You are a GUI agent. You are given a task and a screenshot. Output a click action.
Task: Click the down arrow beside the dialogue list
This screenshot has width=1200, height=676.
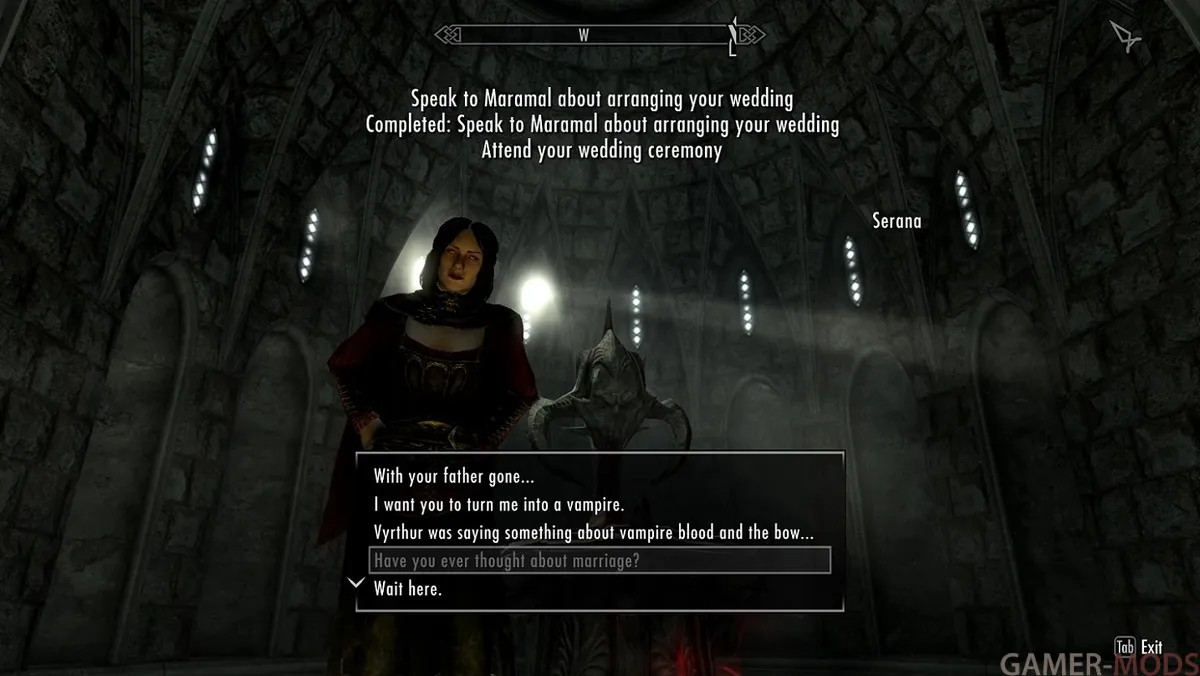[355, 583]
